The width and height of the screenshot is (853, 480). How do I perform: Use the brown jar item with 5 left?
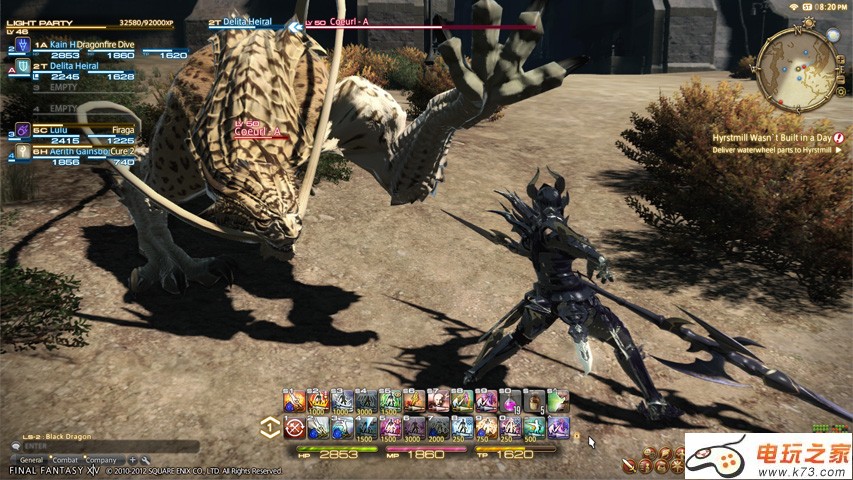coord(535,401)
